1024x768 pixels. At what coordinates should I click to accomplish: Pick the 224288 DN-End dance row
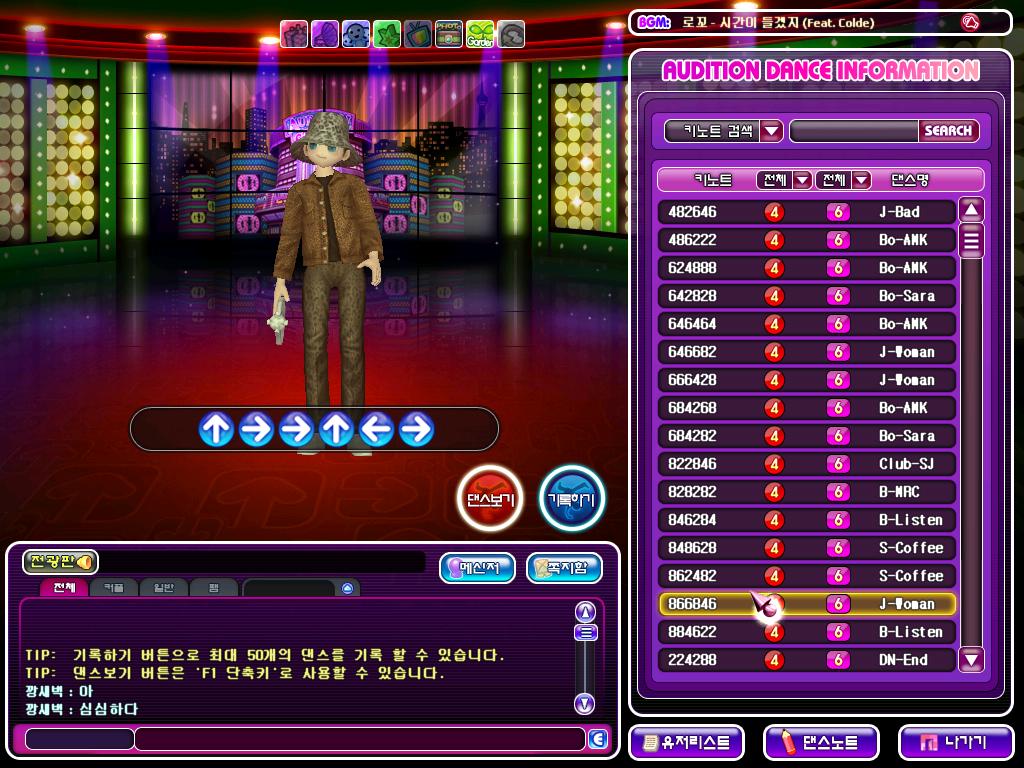[806, 660]
